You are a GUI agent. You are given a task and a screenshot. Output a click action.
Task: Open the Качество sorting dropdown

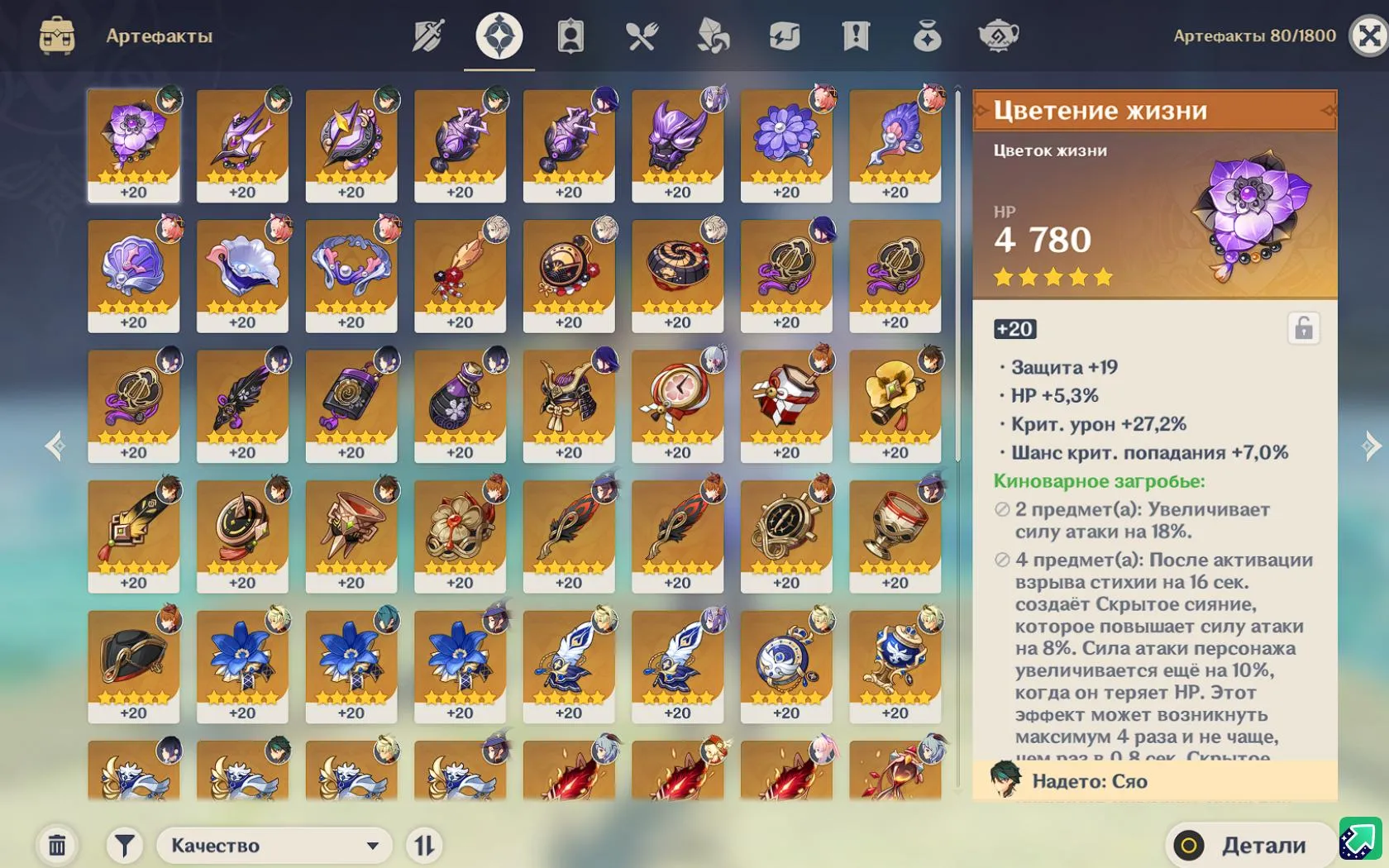tap(274, 845)
